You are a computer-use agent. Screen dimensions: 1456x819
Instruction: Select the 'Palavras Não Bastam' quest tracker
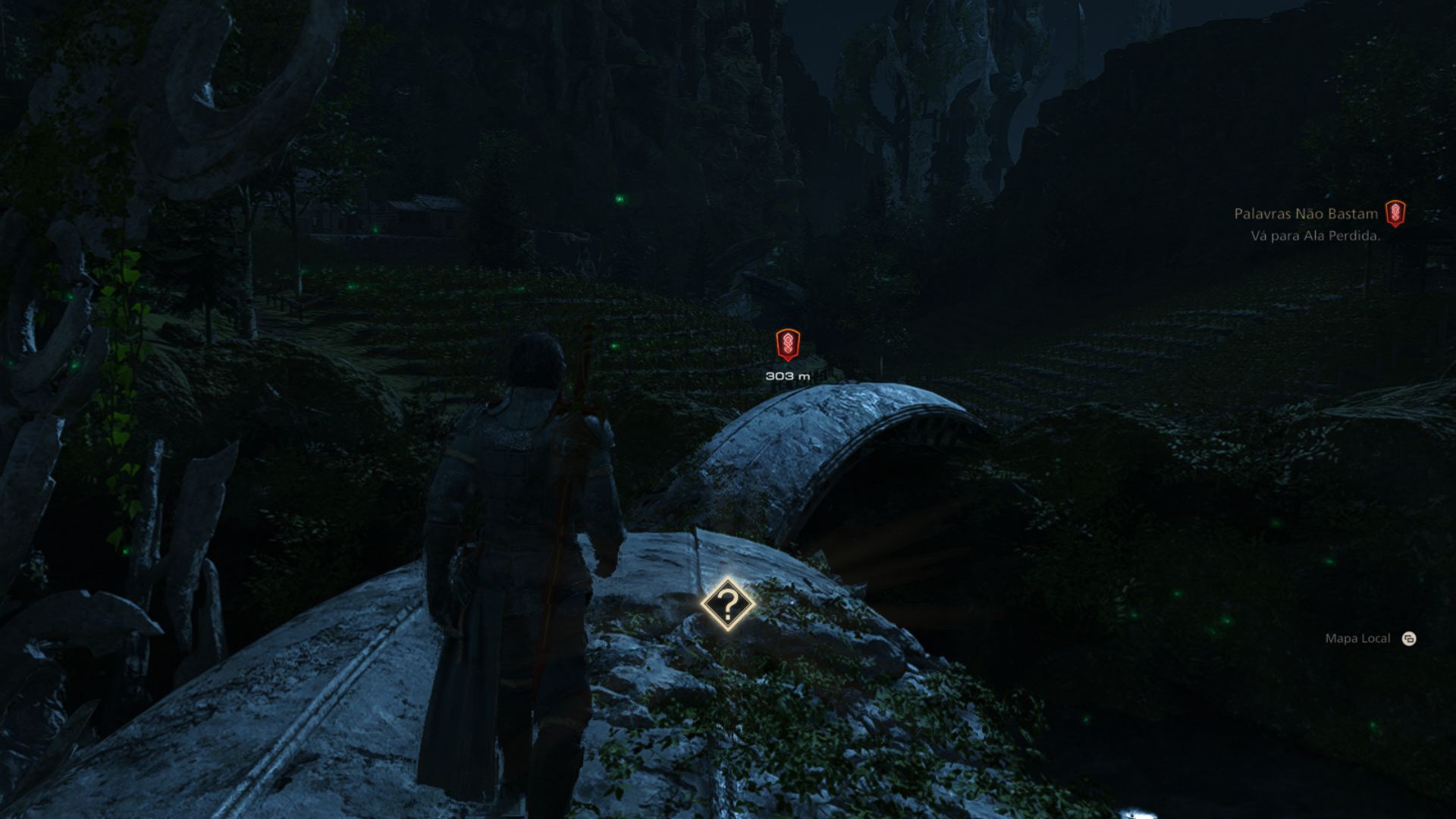point(1306,214)
